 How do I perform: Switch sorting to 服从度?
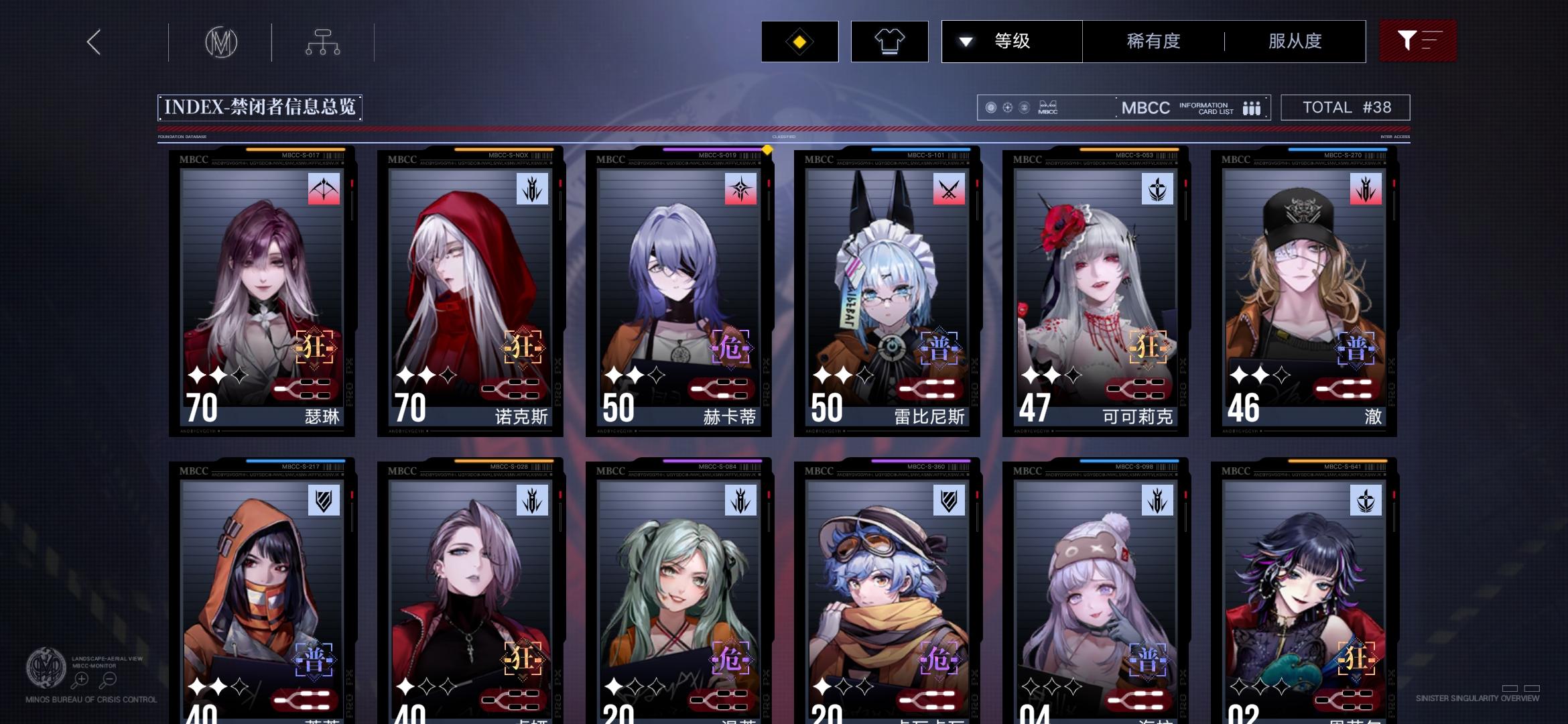[1294, 41]
